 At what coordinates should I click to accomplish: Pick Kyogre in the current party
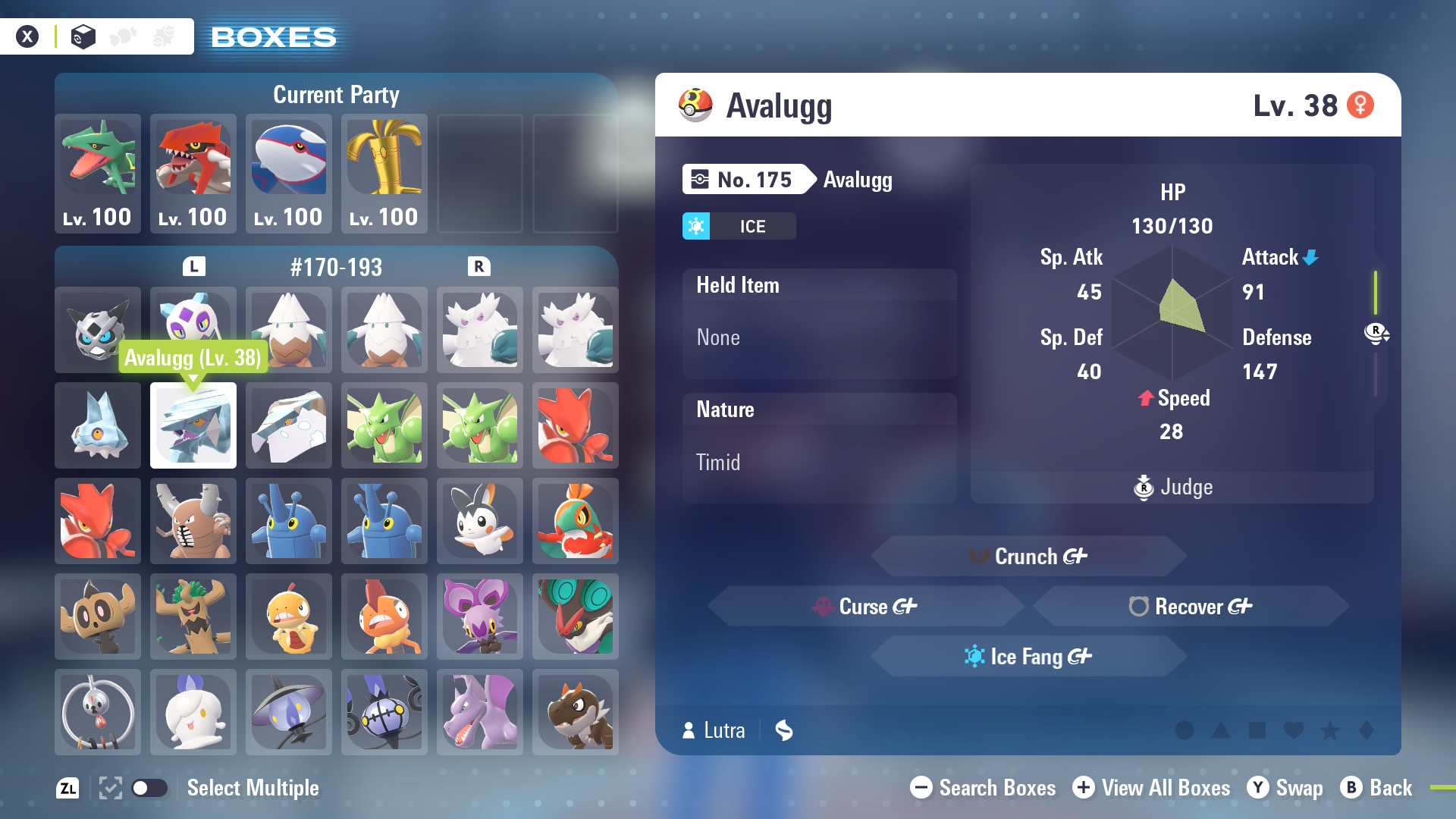click(289, 173)
